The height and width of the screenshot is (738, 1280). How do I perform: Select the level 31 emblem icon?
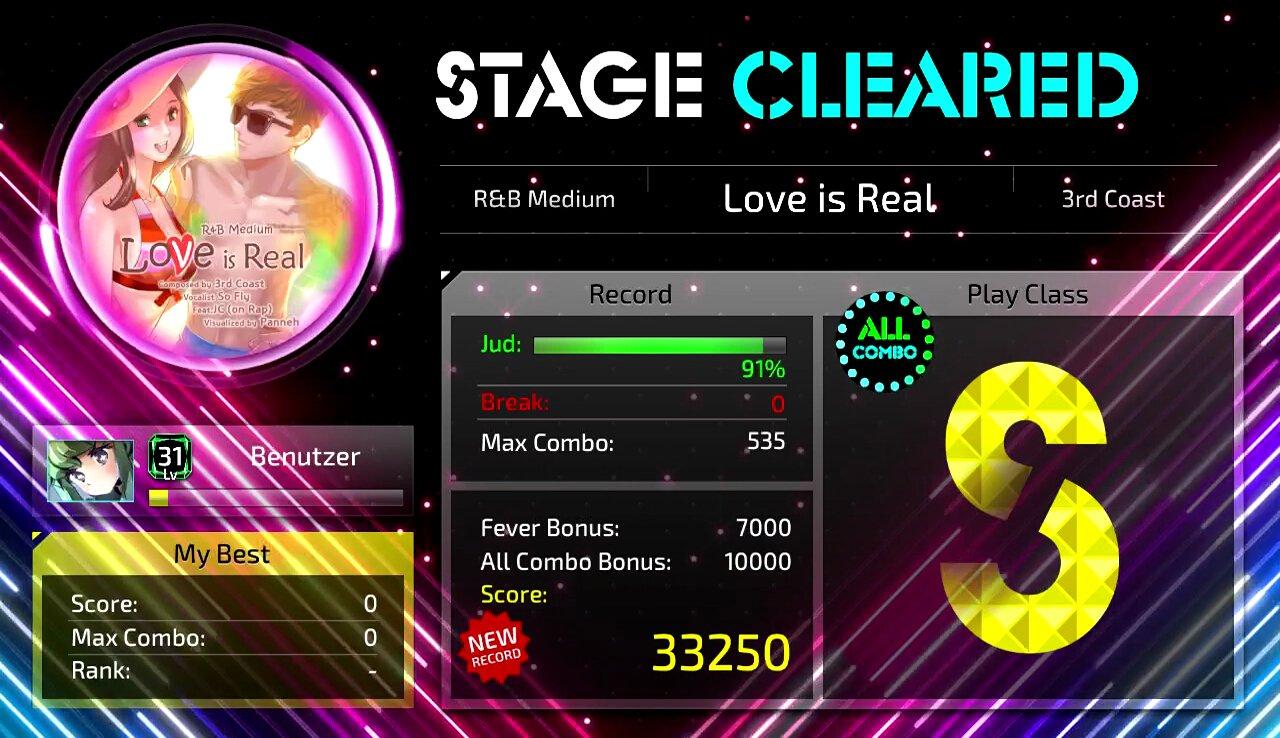tap(168, 457)
